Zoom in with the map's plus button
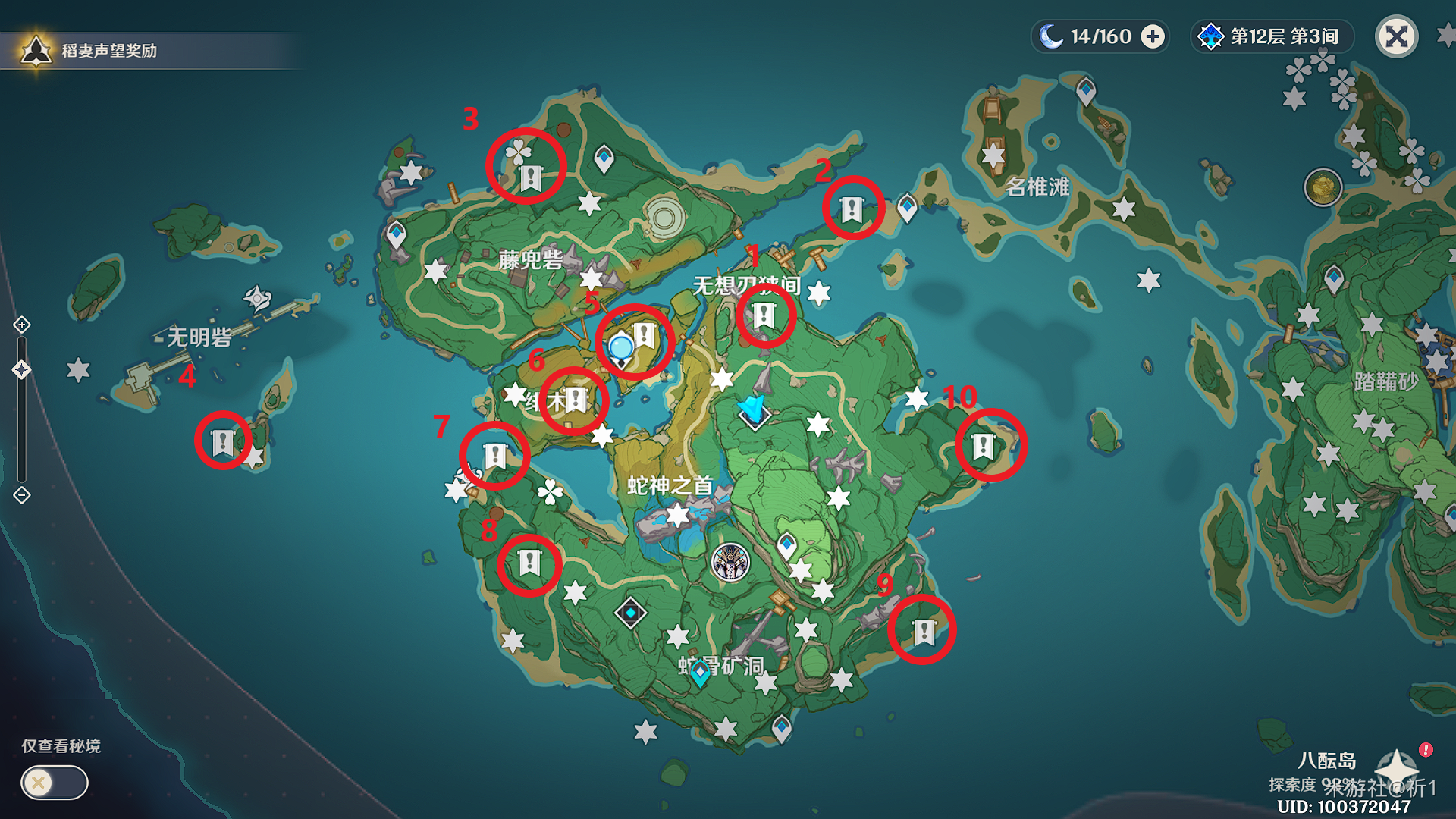The width and height of the screenshot is (1456, 819). (22, 325)
